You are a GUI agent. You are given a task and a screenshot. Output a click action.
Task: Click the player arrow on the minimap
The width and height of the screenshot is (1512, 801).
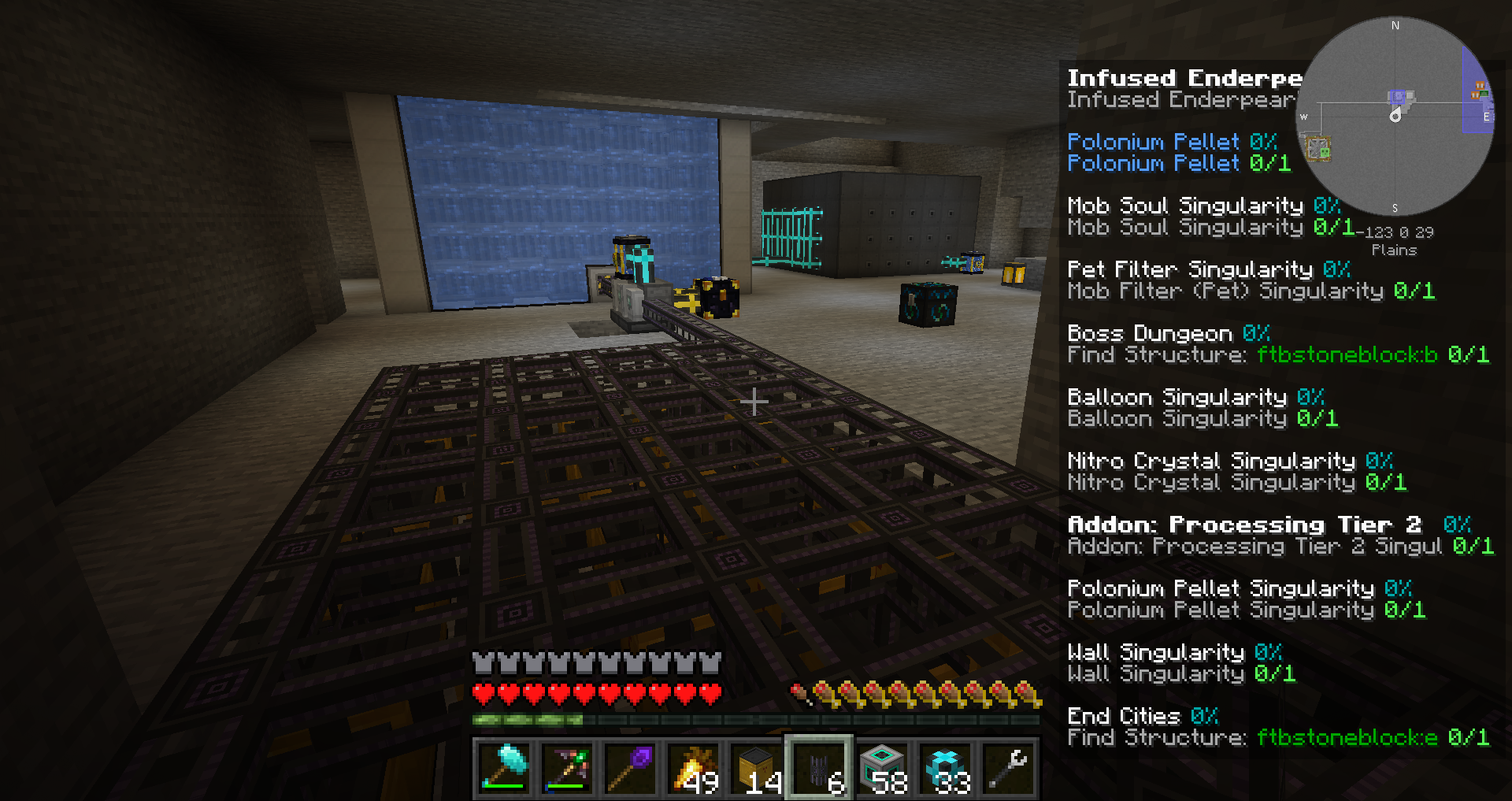1395,116
